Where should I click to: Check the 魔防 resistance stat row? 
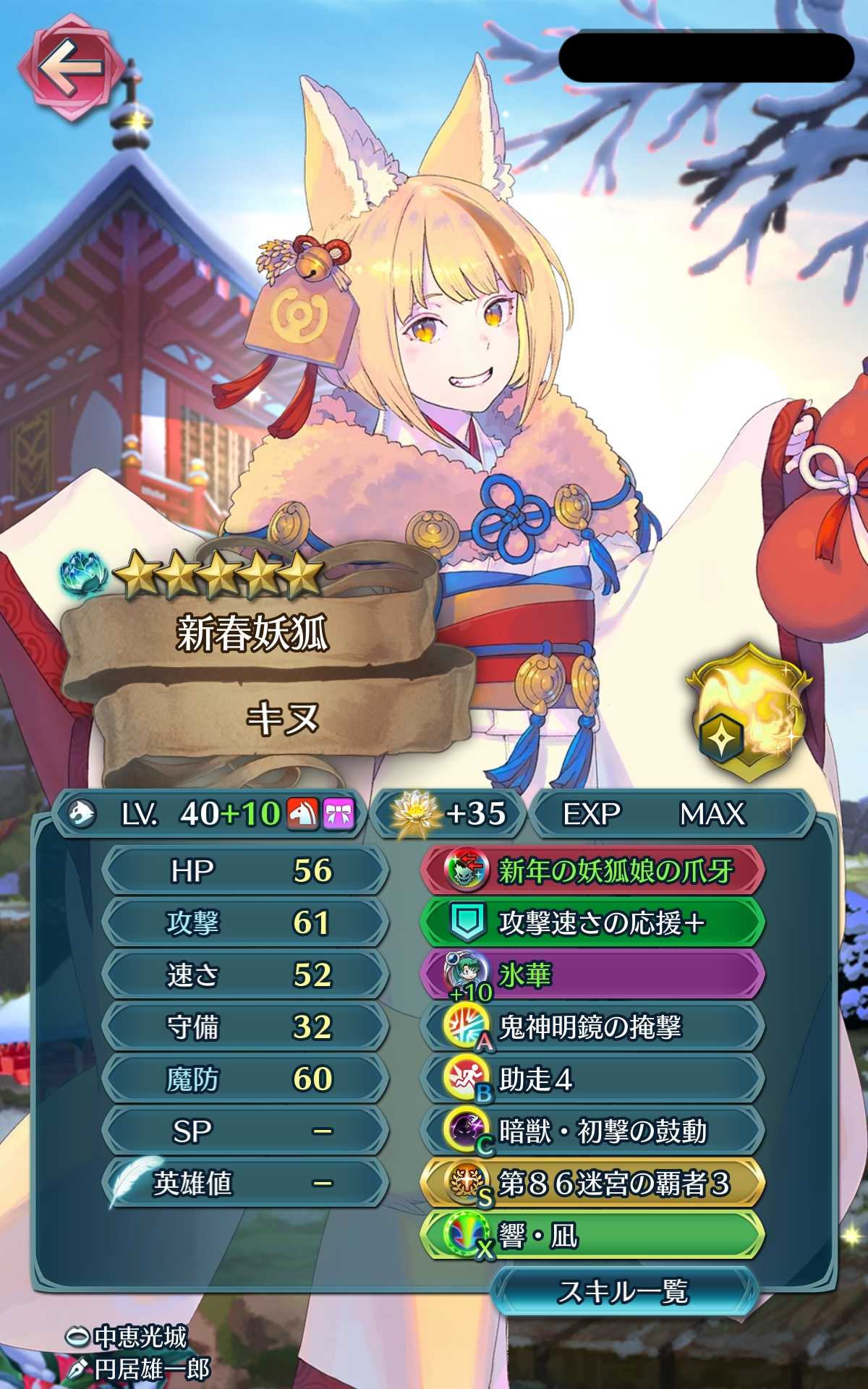[x=244, y=1079]
